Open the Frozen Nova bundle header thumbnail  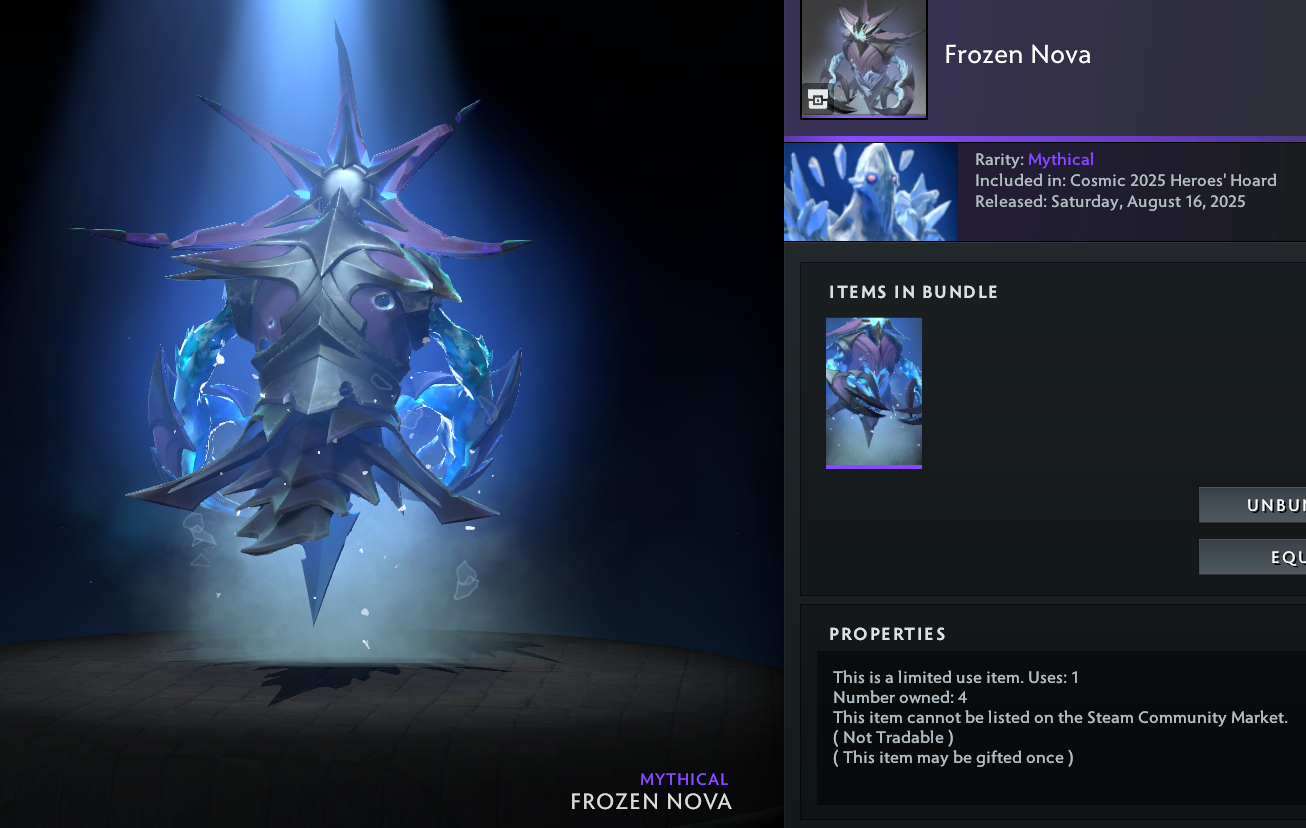pos(864,58)
